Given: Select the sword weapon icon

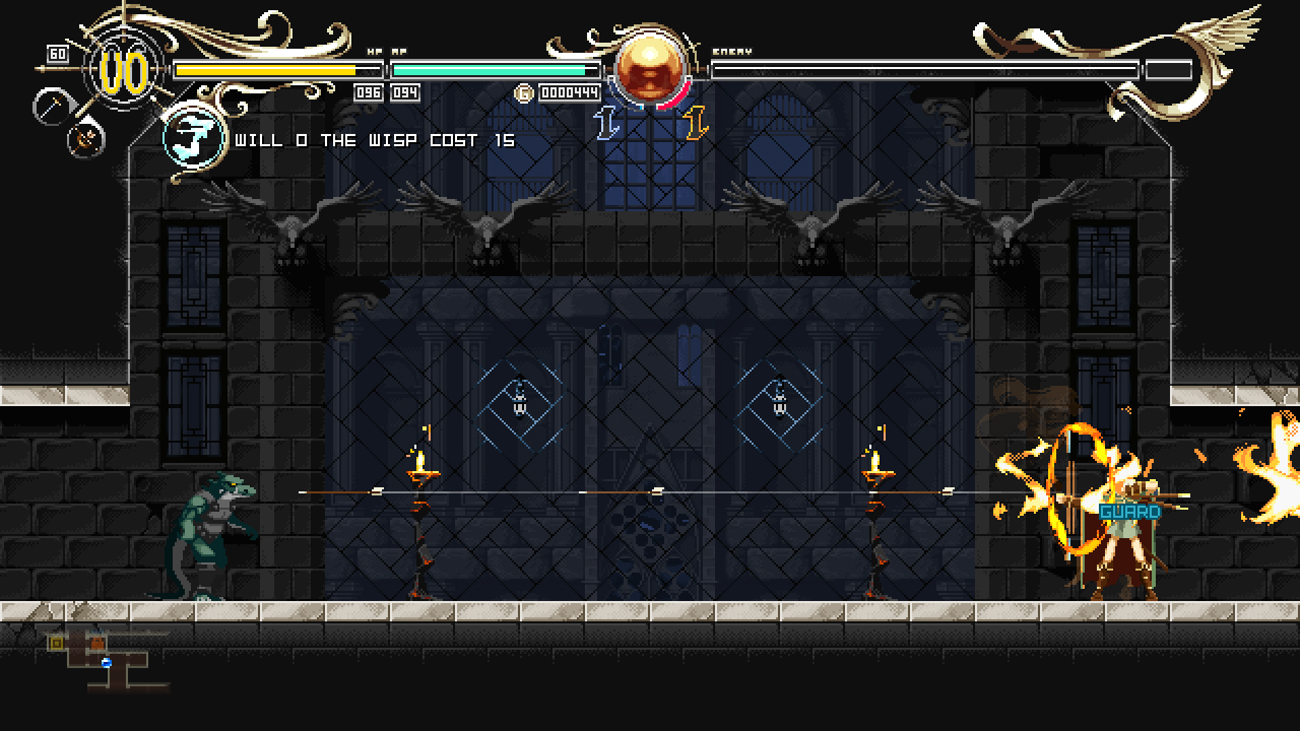Looking at the screenshot, I should click(x=50, y=106).
